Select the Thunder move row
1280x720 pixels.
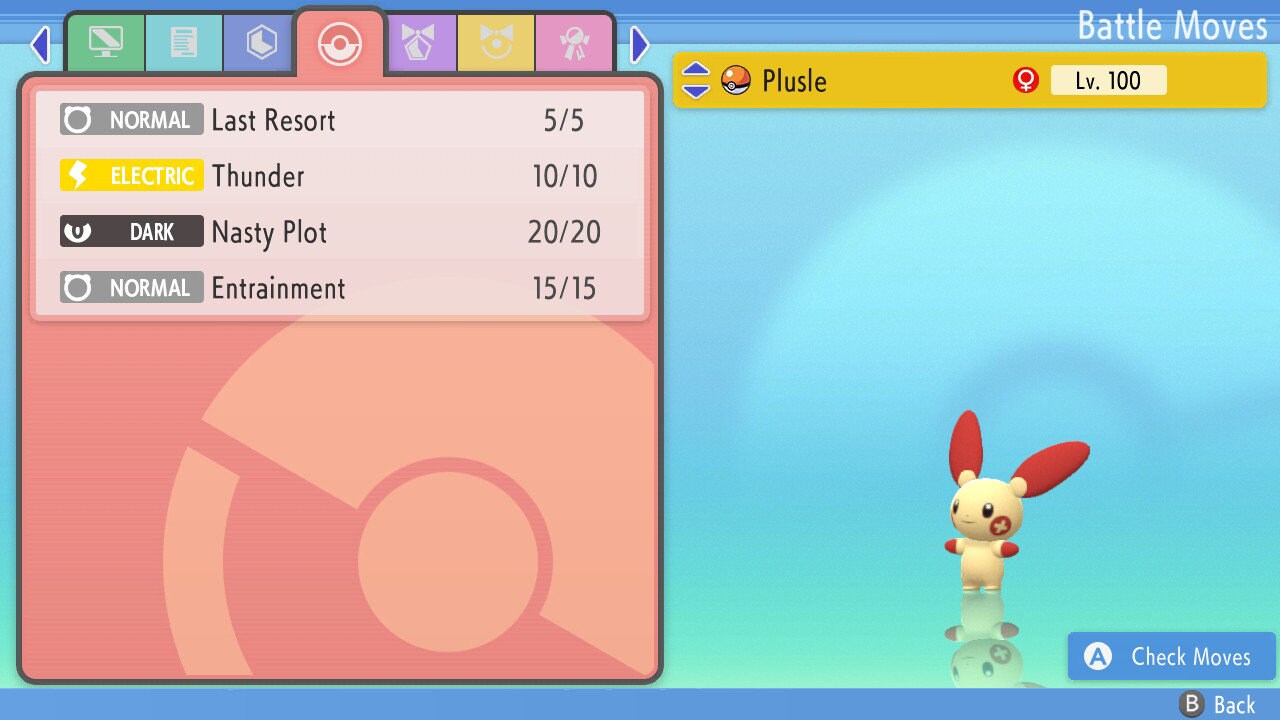click(340, 177)
